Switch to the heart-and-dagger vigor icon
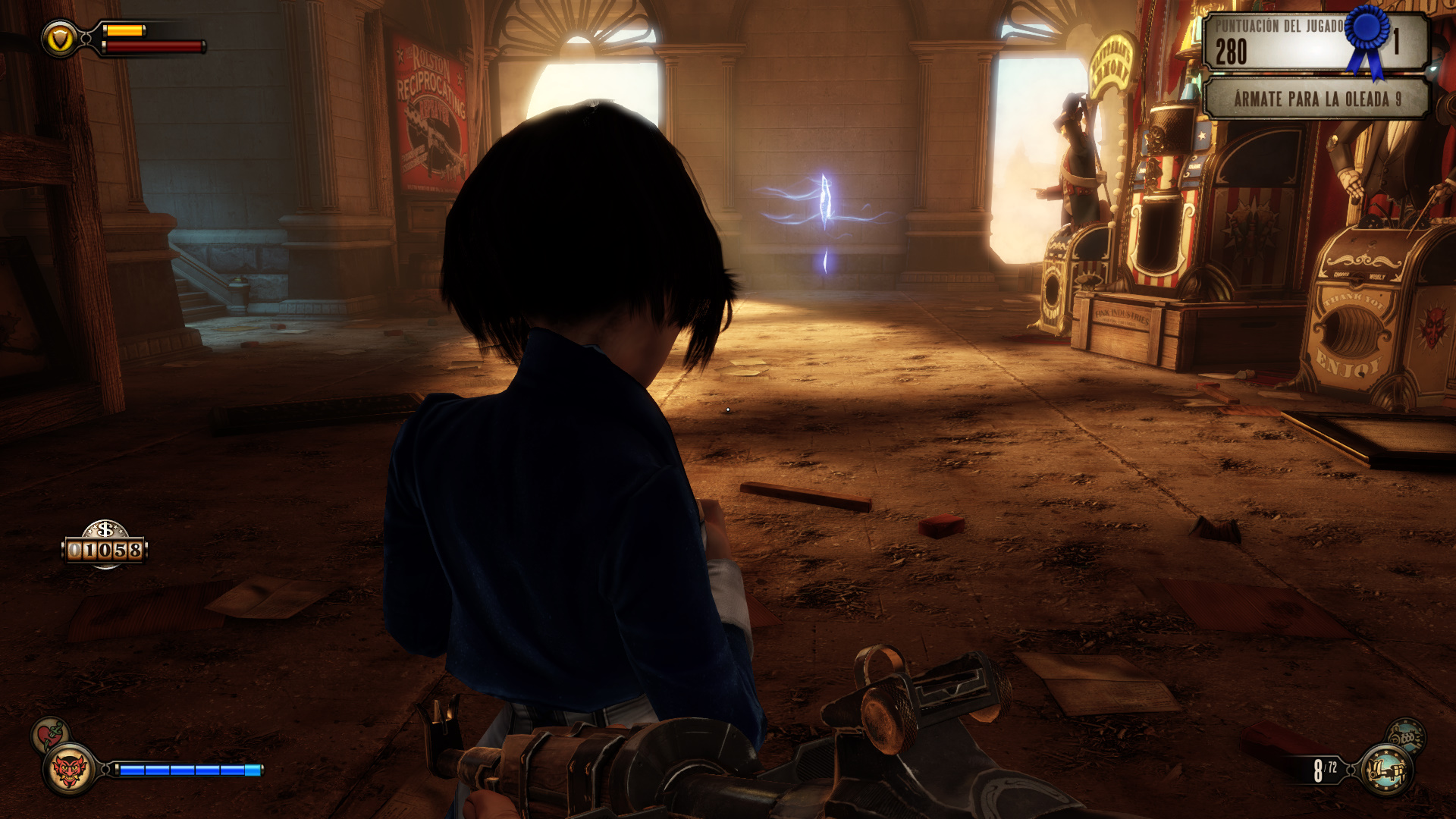1456x819 pixels. (x=50, y=734)
